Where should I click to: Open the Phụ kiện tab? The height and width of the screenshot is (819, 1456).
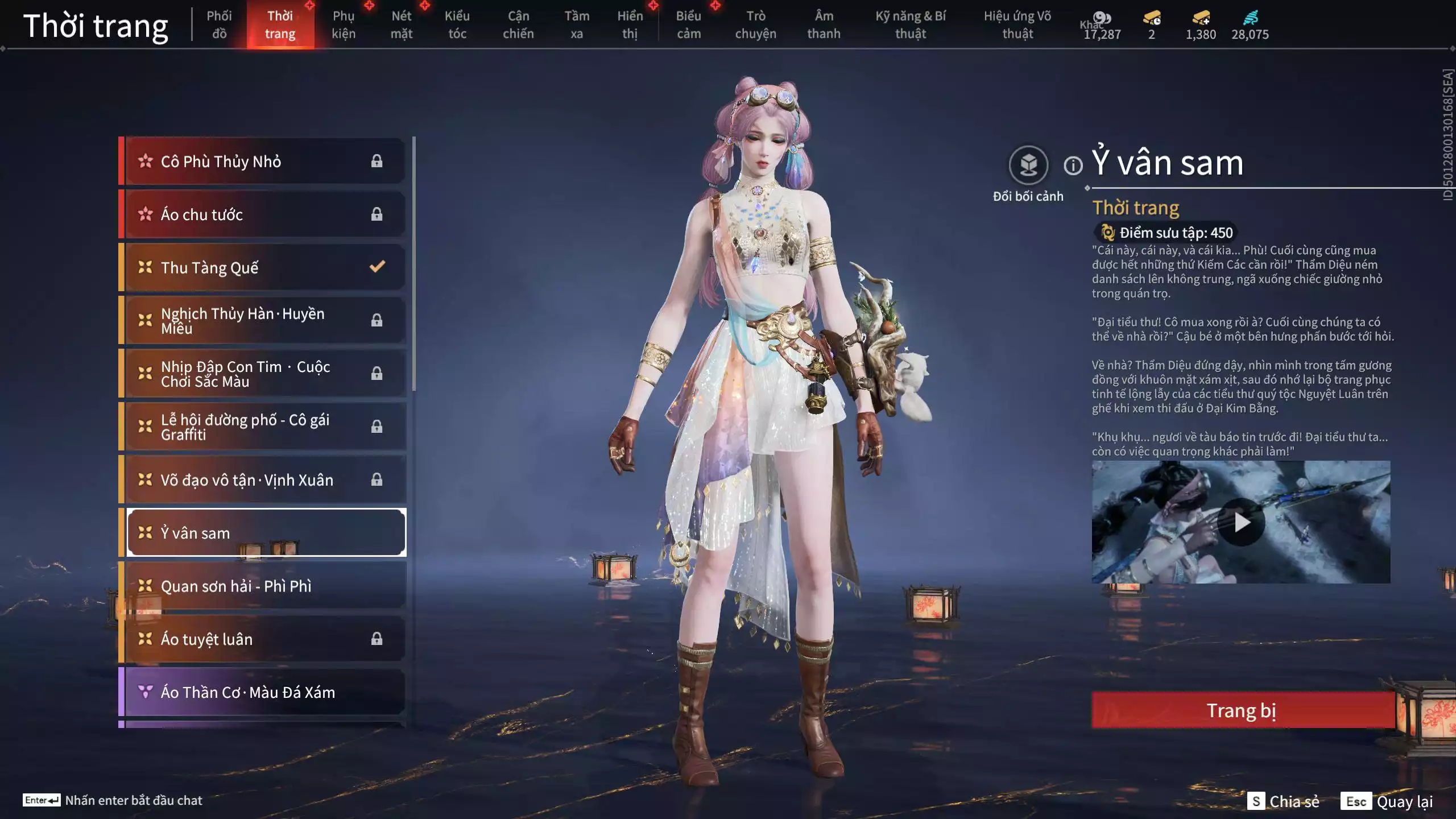tap(344, 25)
